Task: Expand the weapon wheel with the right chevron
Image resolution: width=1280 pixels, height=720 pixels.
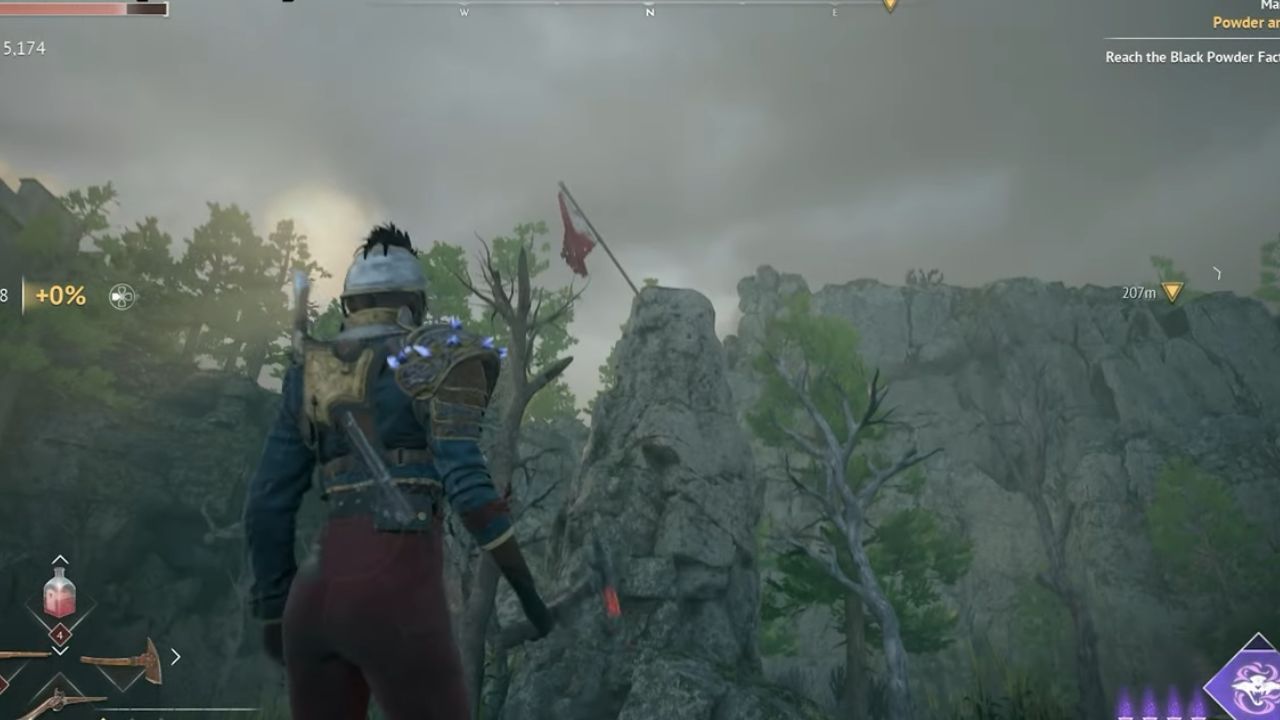Action: pyautogui.click(x=177, y=655)
